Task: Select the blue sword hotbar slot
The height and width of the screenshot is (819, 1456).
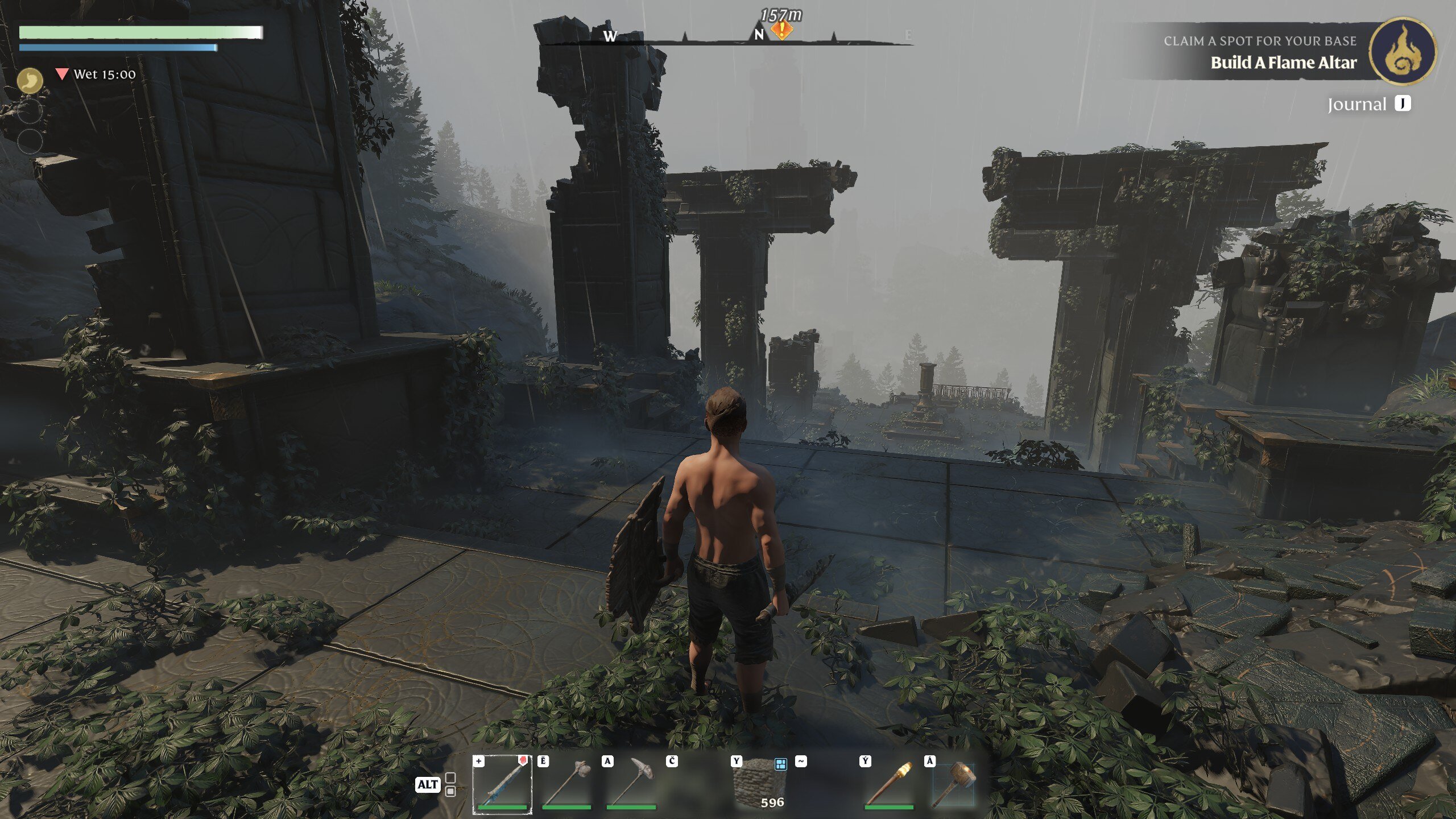Action: coord(503,784)
